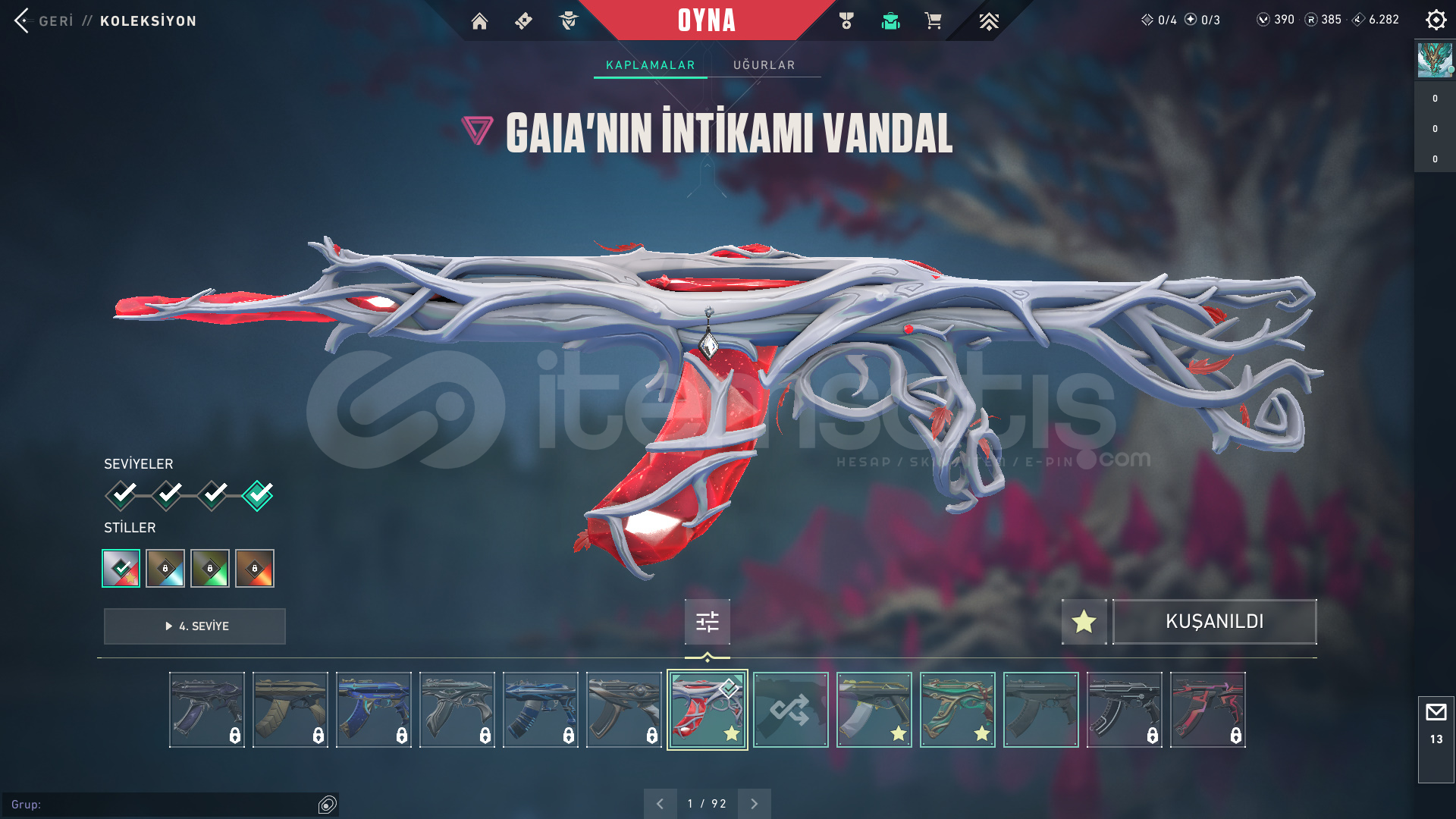Select the KAPLAMALAR tab

click(x=649, y=65)
